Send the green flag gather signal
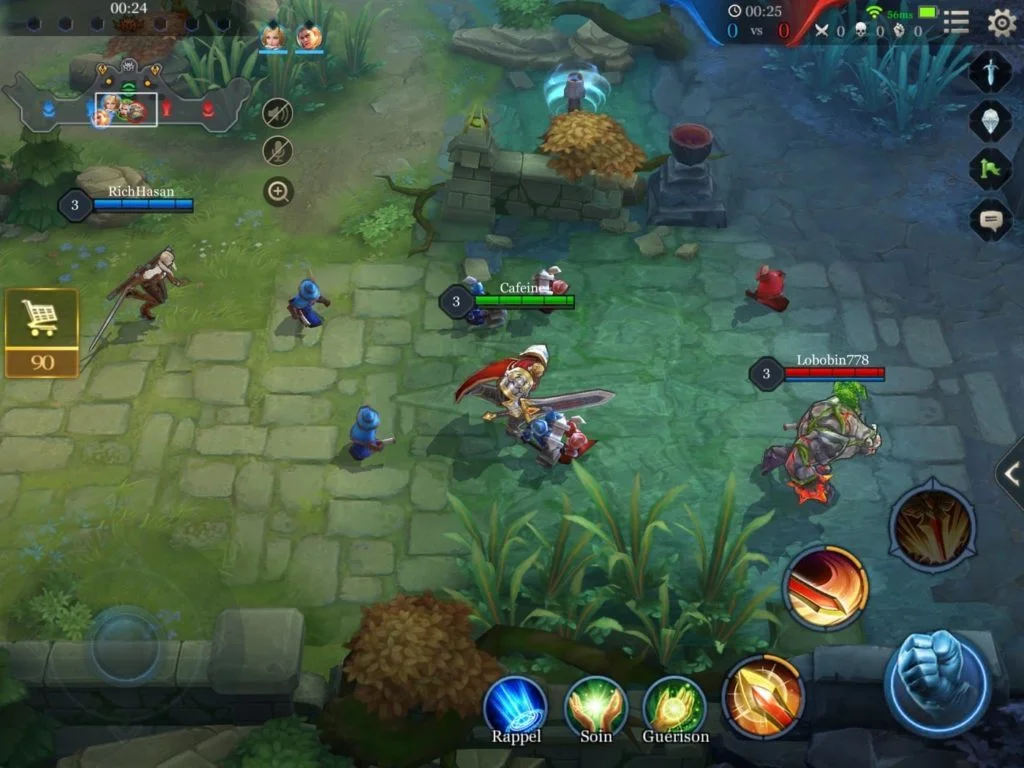1024x768 pixels. [x=990, y=168]
